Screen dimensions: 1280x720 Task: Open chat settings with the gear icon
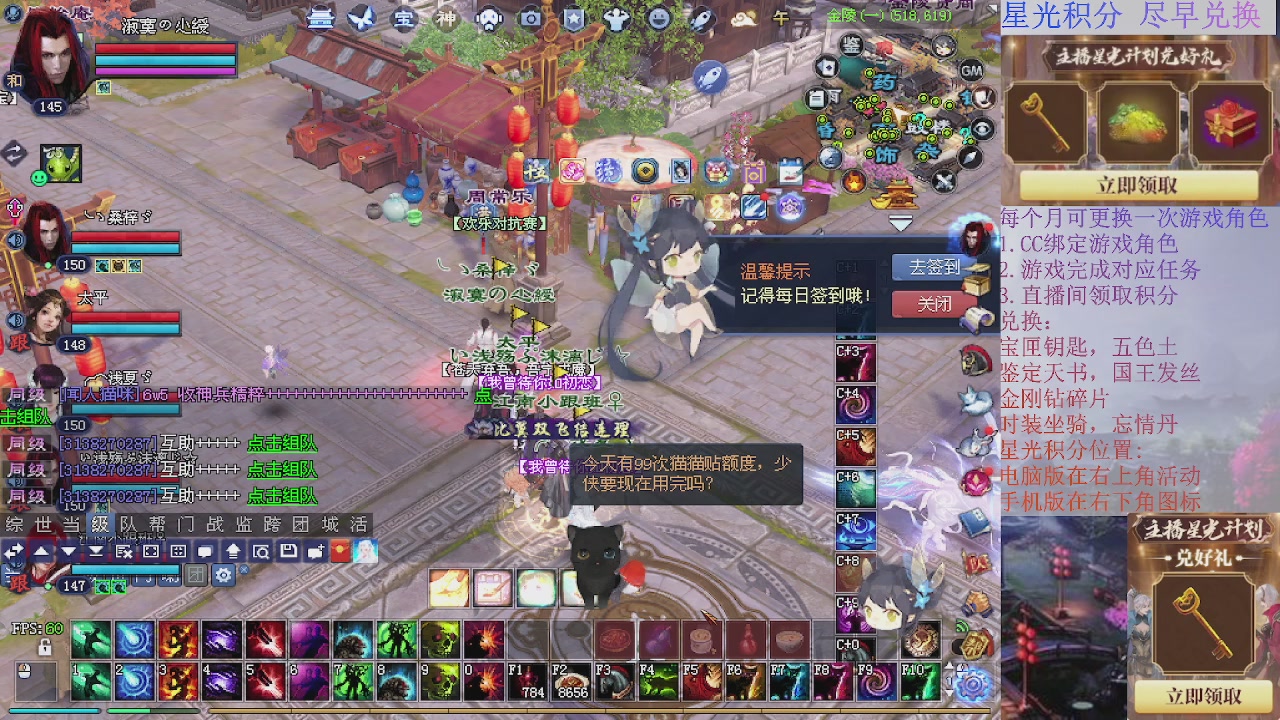[224, 572]
